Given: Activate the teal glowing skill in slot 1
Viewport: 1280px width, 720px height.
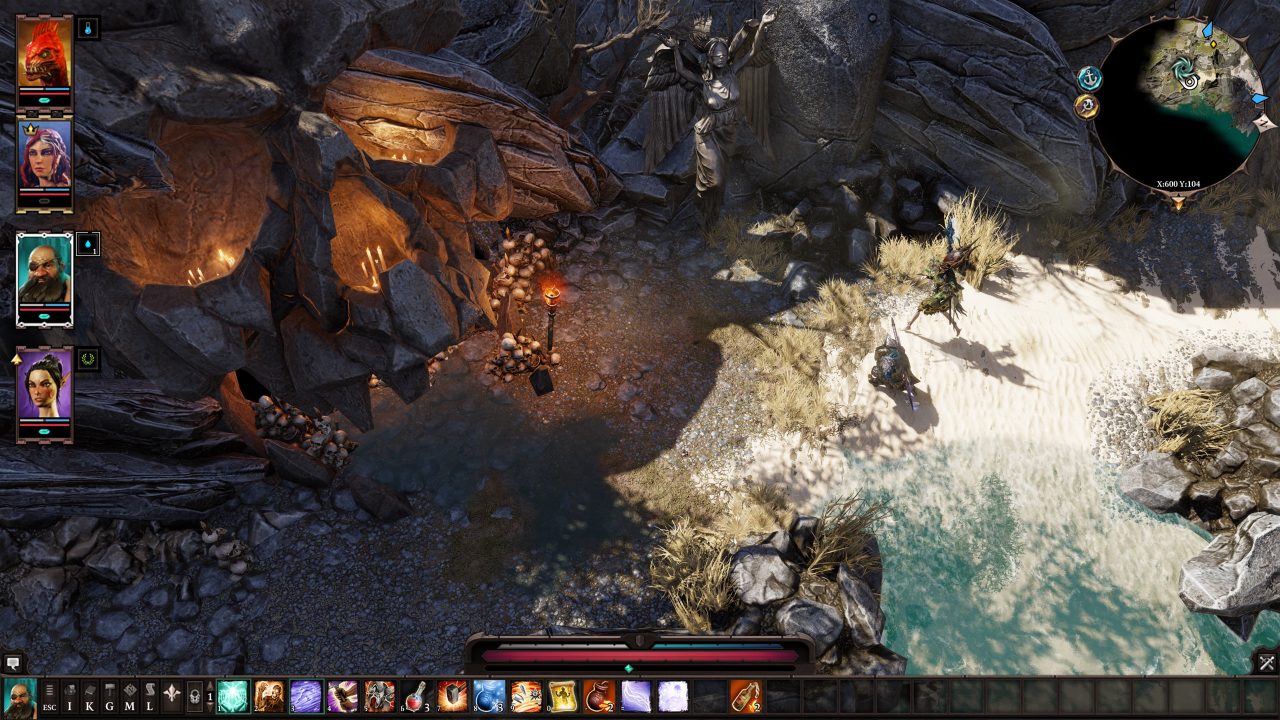Looking at the screenshot, I should pos(233,696).
